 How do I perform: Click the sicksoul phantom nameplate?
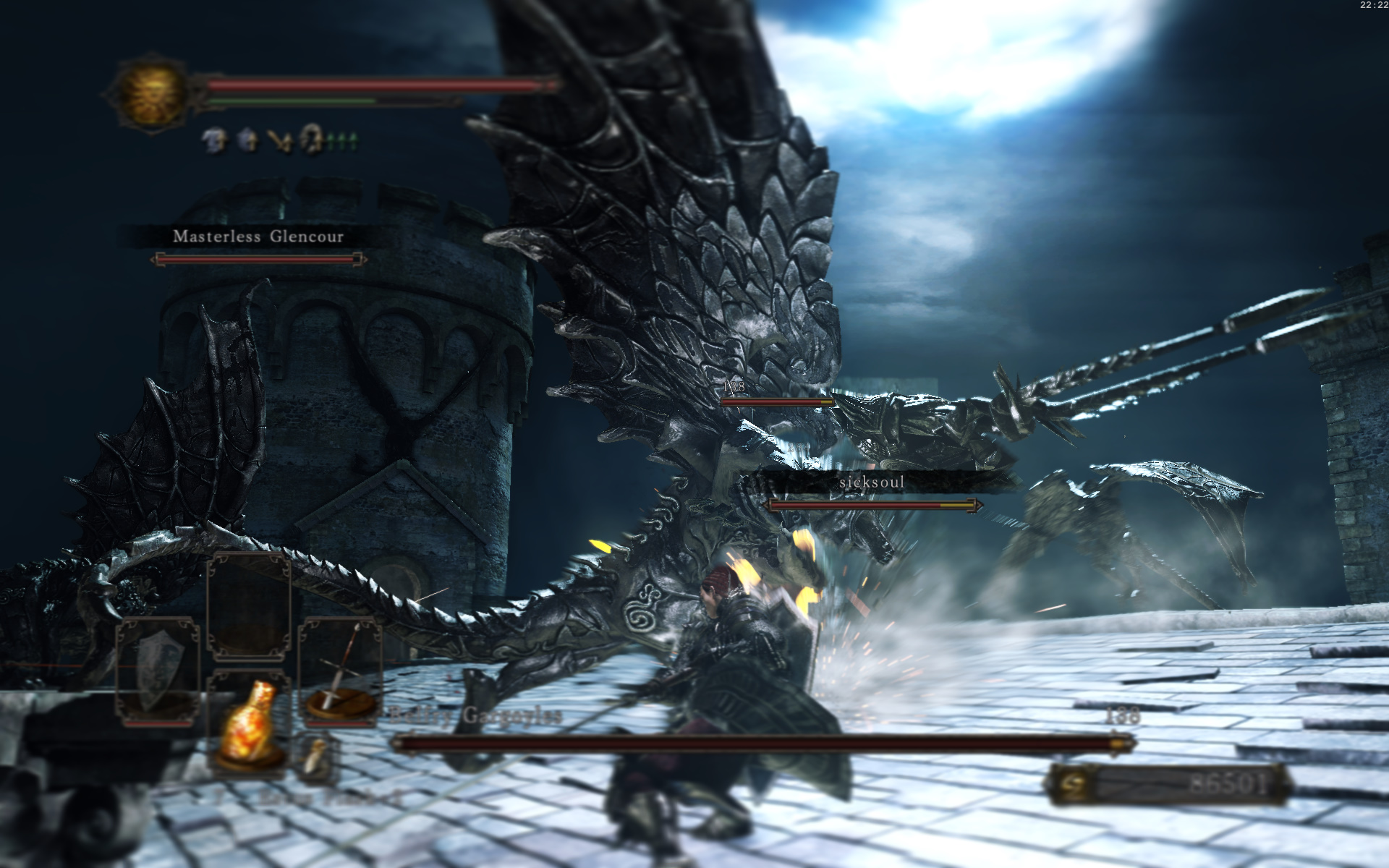coord(872,482)
